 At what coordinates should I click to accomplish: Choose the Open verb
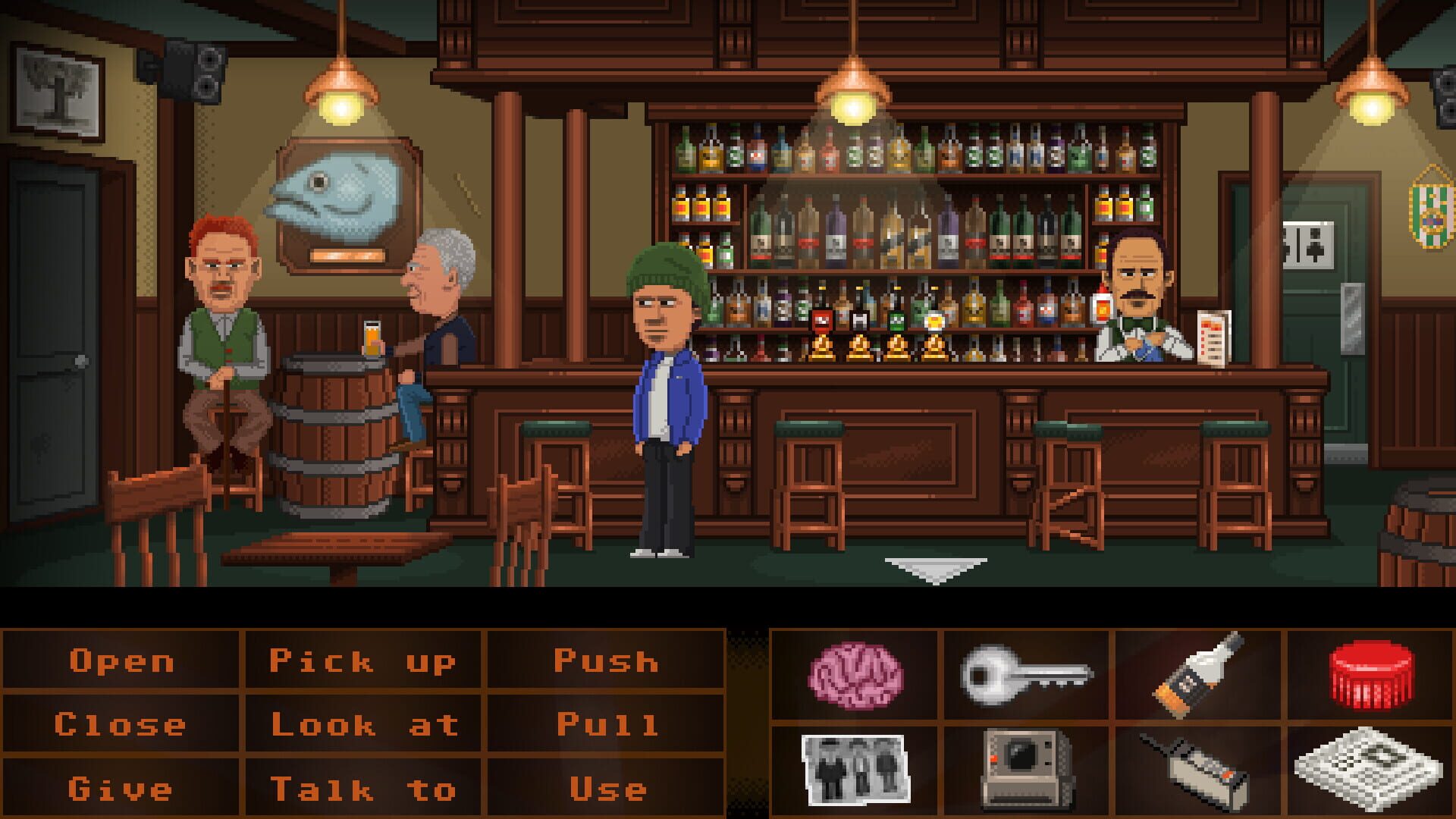click(121, 661)
